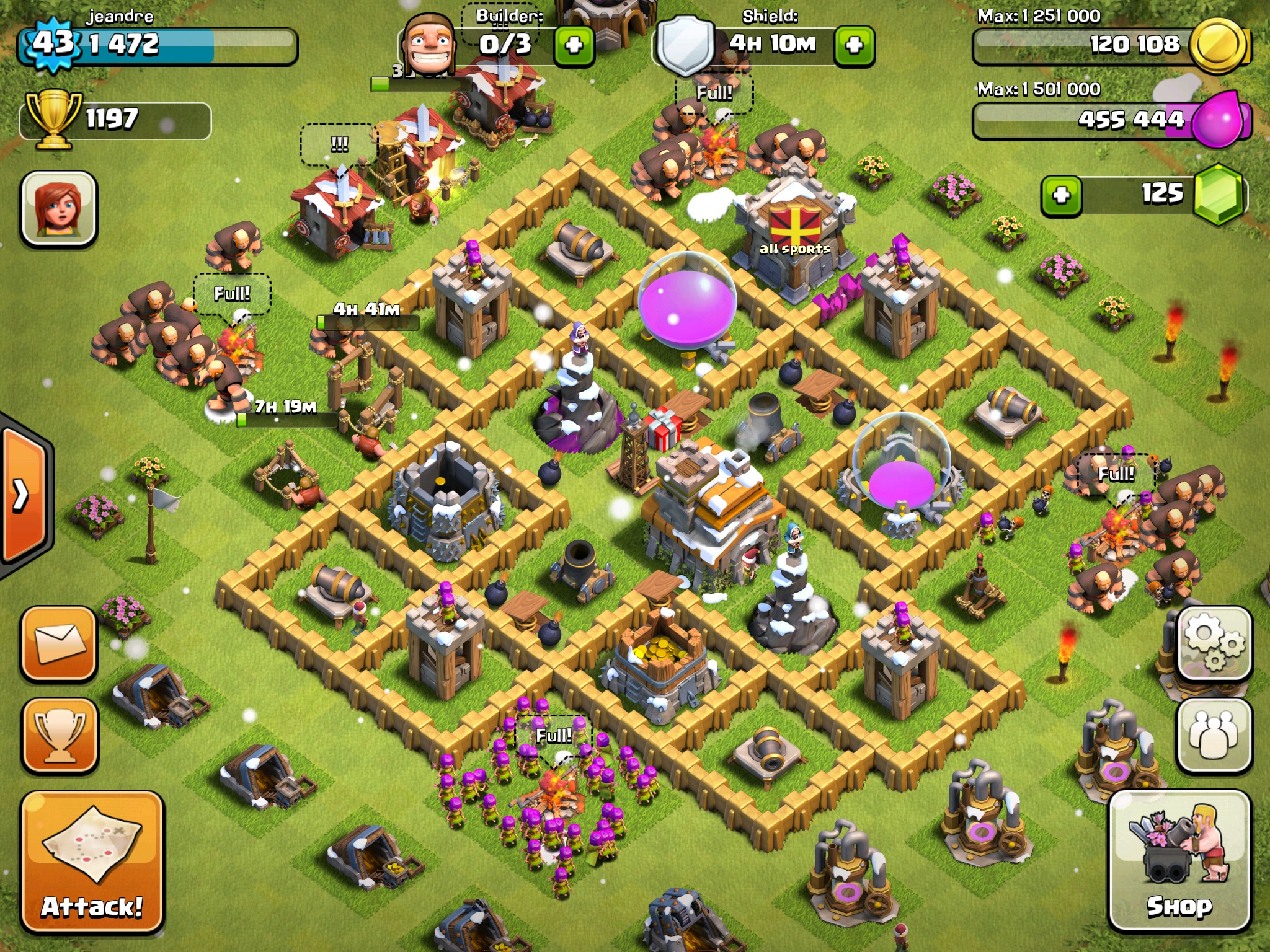Show the trophy leaderboard button
The image size is (1270, 952).
60,734
